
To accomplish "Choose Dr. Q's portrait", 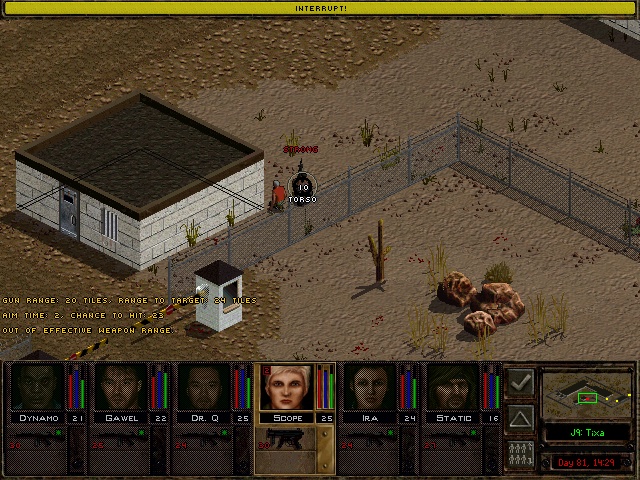I will tap(204, 387).
